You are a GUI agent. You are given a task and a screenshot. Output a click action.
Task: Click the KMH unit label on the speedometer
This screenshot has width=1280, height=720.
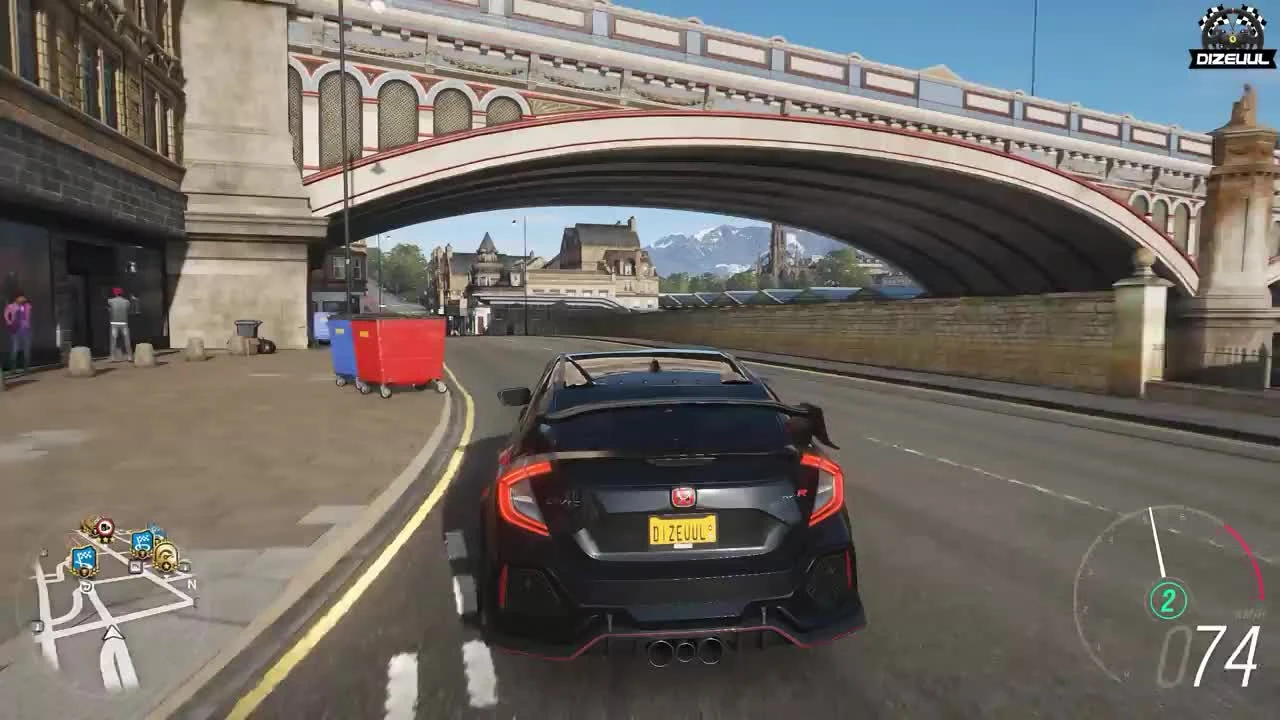click(x=1248, y=612)
